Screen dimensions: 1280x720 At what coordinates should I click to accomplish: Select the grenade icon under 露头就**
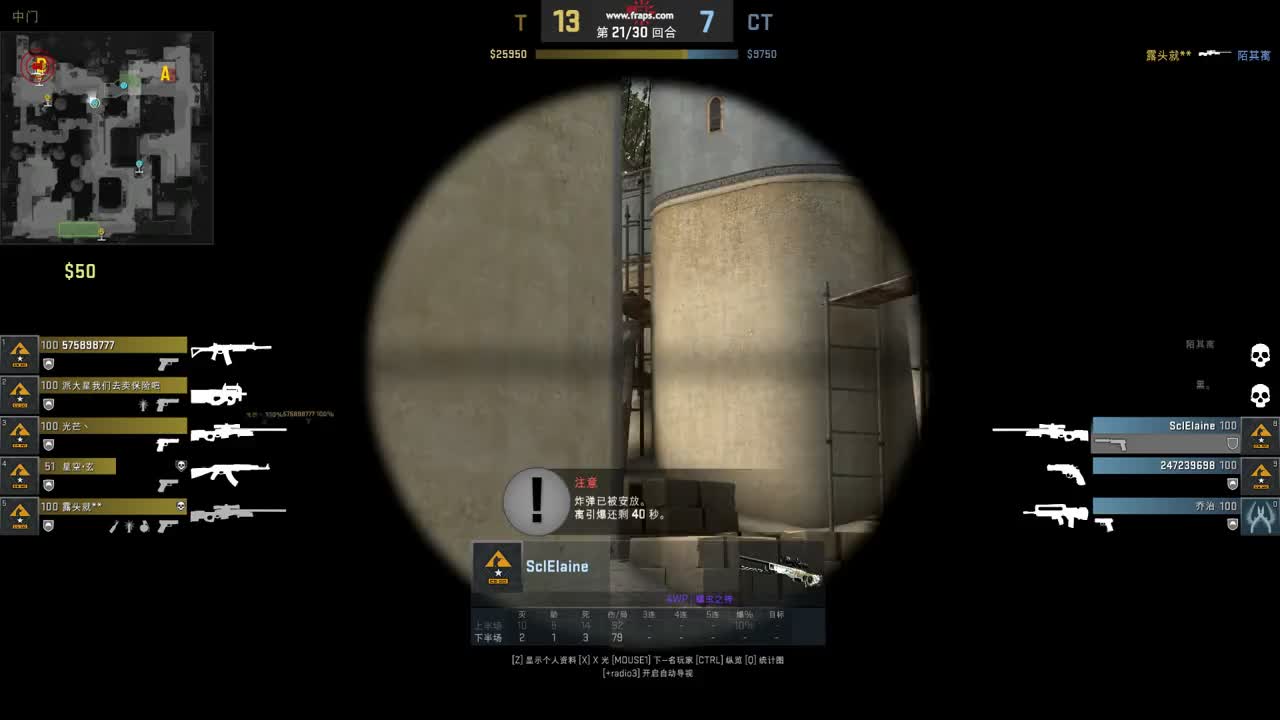[143, 525]
